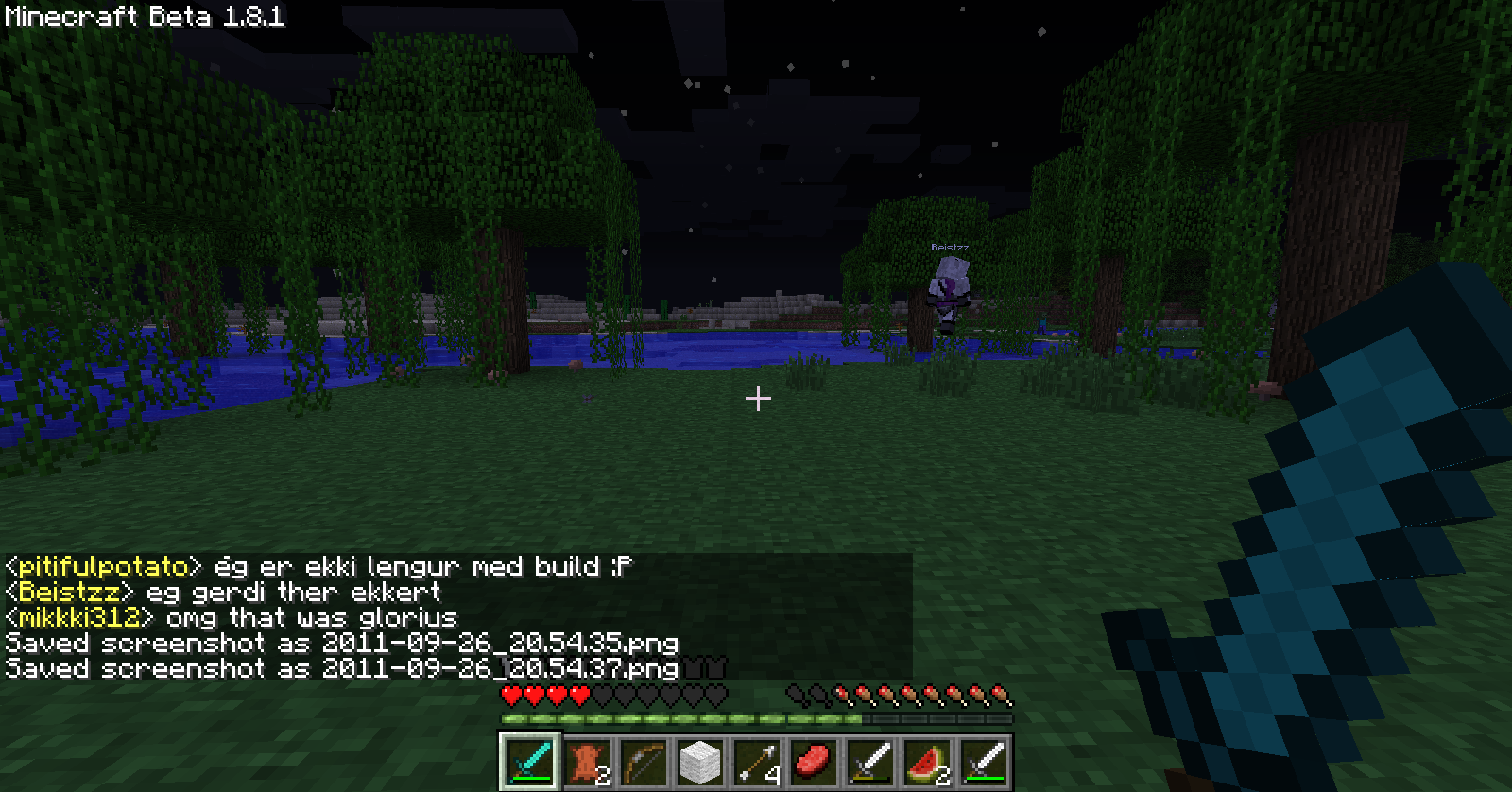The width and height of the screenshot is (1512, 792).
Task: Select the leather stack slot
Action: 587,761
